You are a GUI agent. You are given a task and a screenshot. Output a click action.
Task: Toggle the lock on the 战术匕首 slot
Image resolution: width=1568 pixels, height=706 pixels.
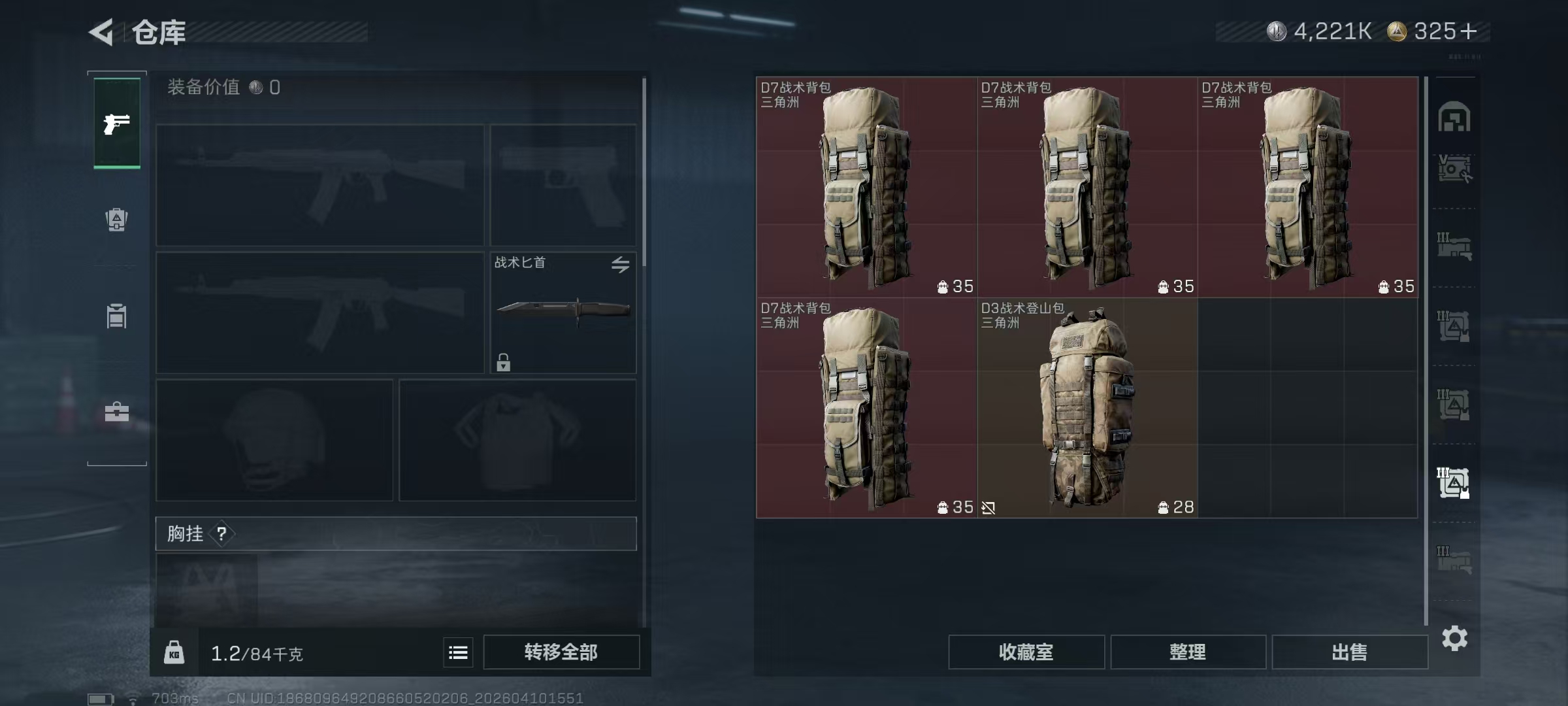(503, 360)
